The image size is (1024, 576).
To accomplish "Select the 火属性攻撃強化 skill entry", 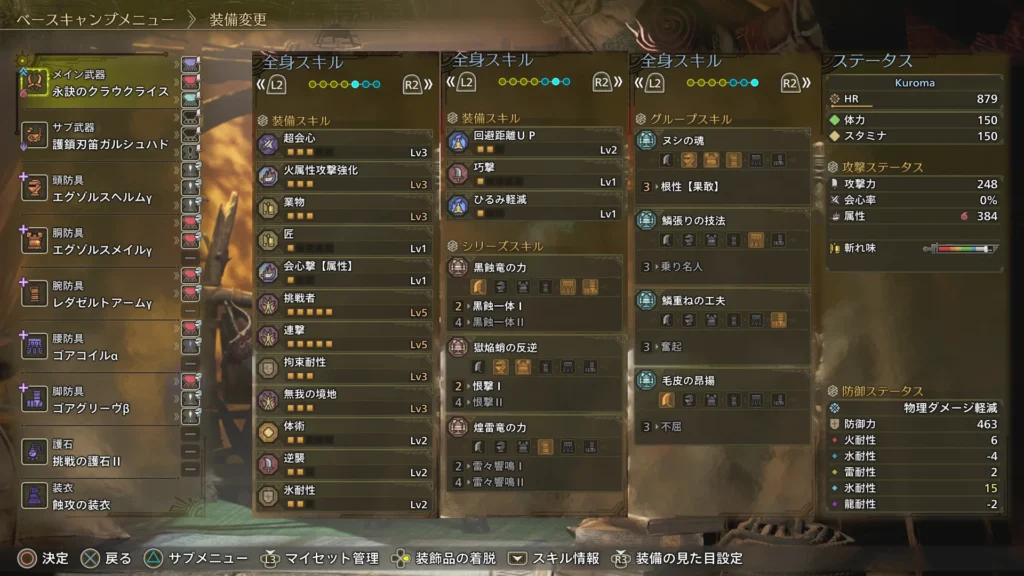I will (x=345, y=176).
